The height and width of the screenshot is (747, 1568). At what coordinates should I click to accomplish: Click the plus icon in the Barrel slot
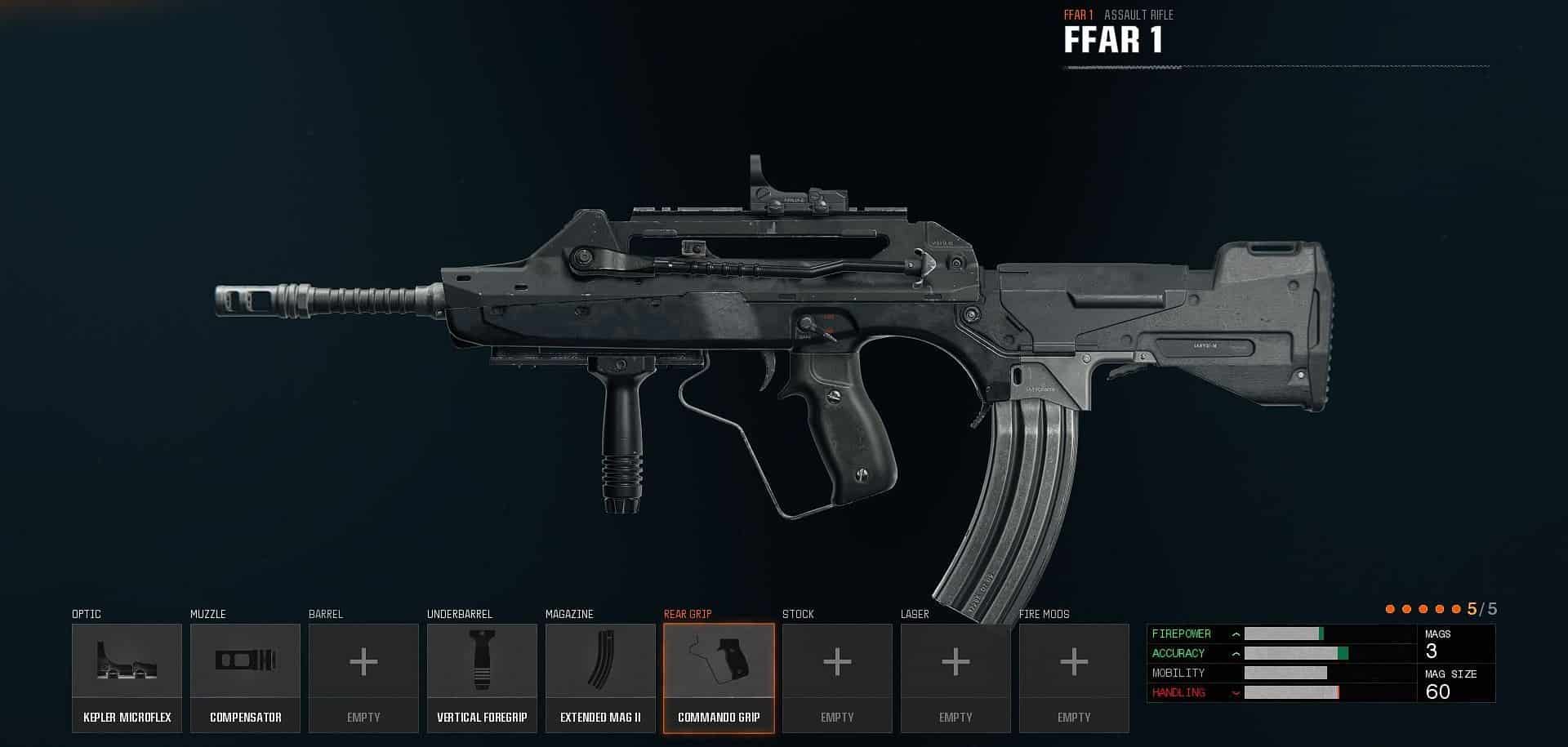tap(363, 662)
